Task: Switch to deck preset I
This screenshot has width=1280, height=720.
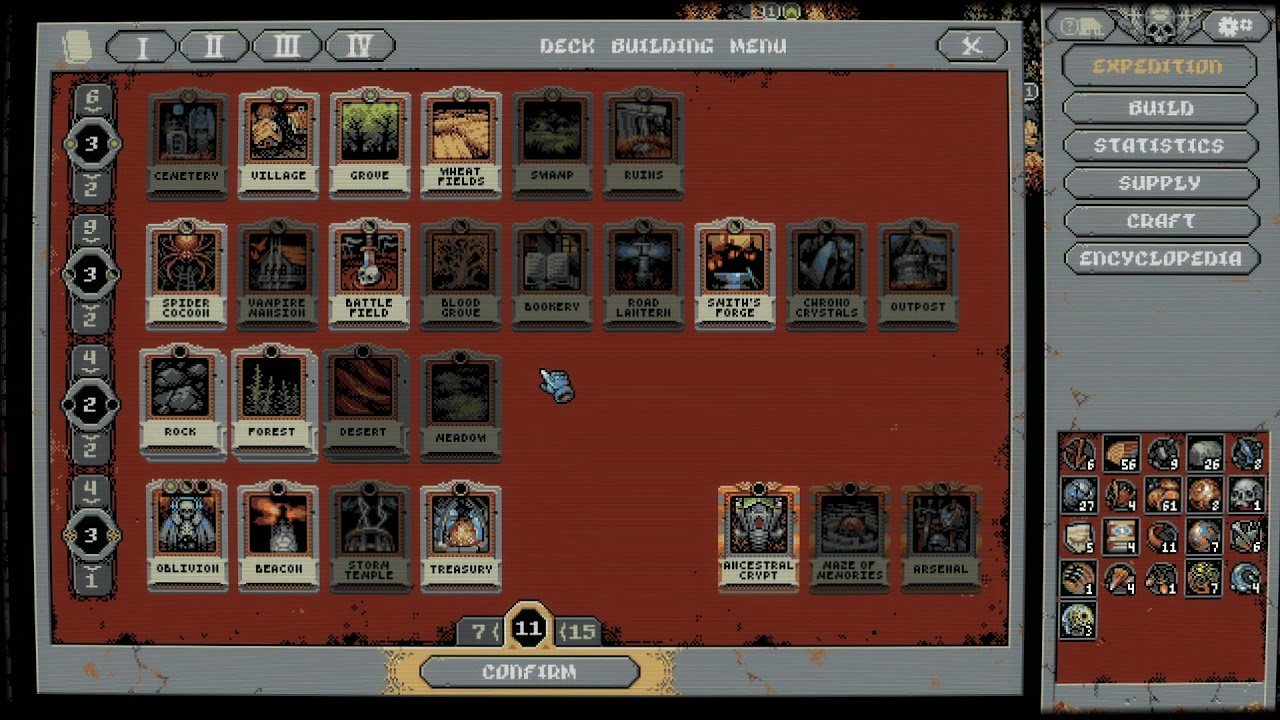Action: 141,46
